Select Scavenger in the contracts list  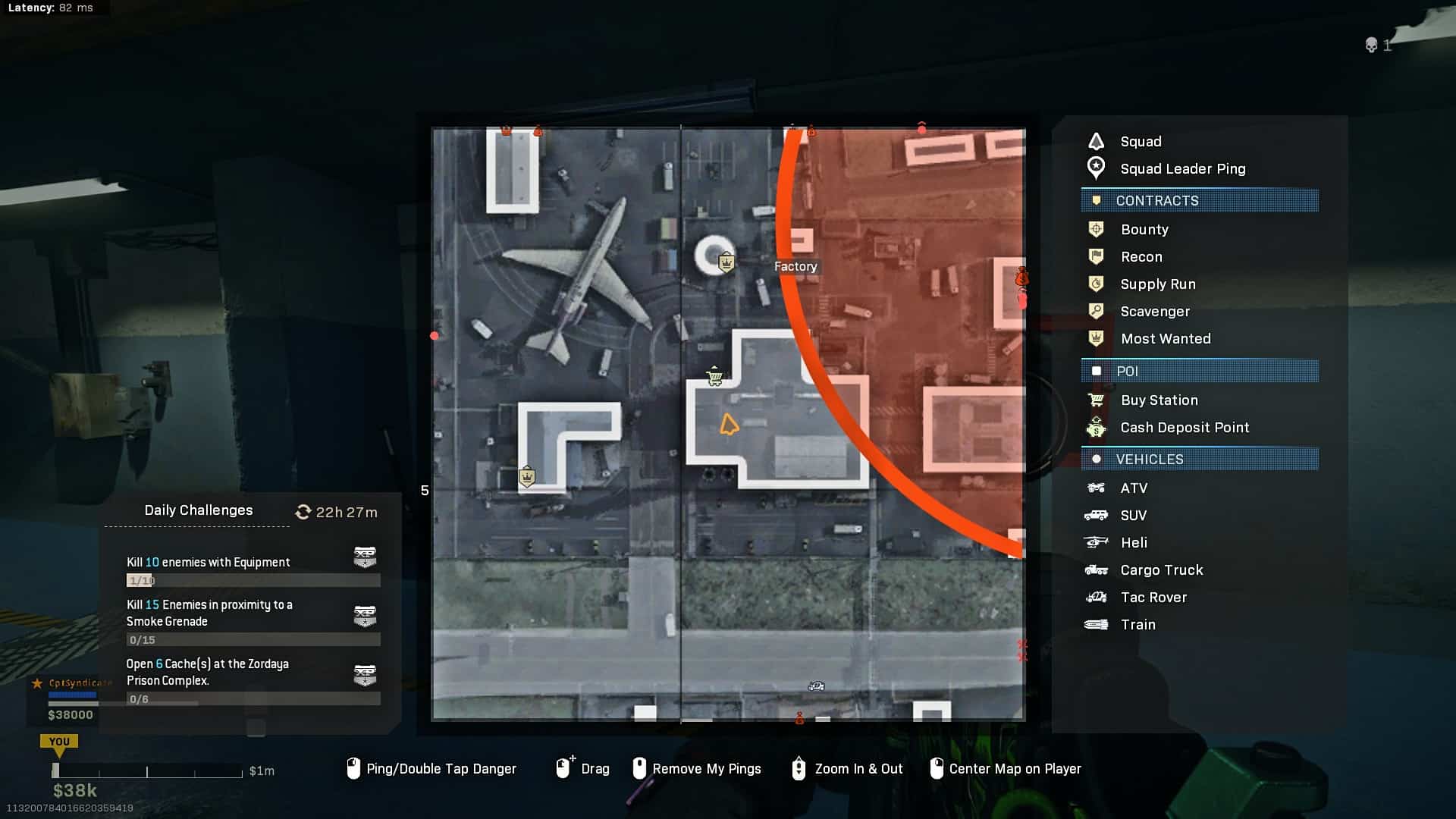tap(1154, 312)
